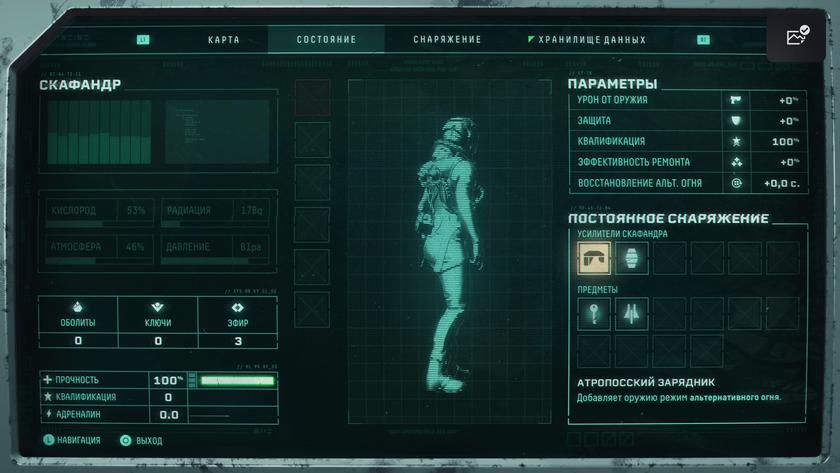This screenshot has width=840, height=473.
Task: Pick the twin-blade item slot
Action: pyautogui.click(x=631, y=313)
